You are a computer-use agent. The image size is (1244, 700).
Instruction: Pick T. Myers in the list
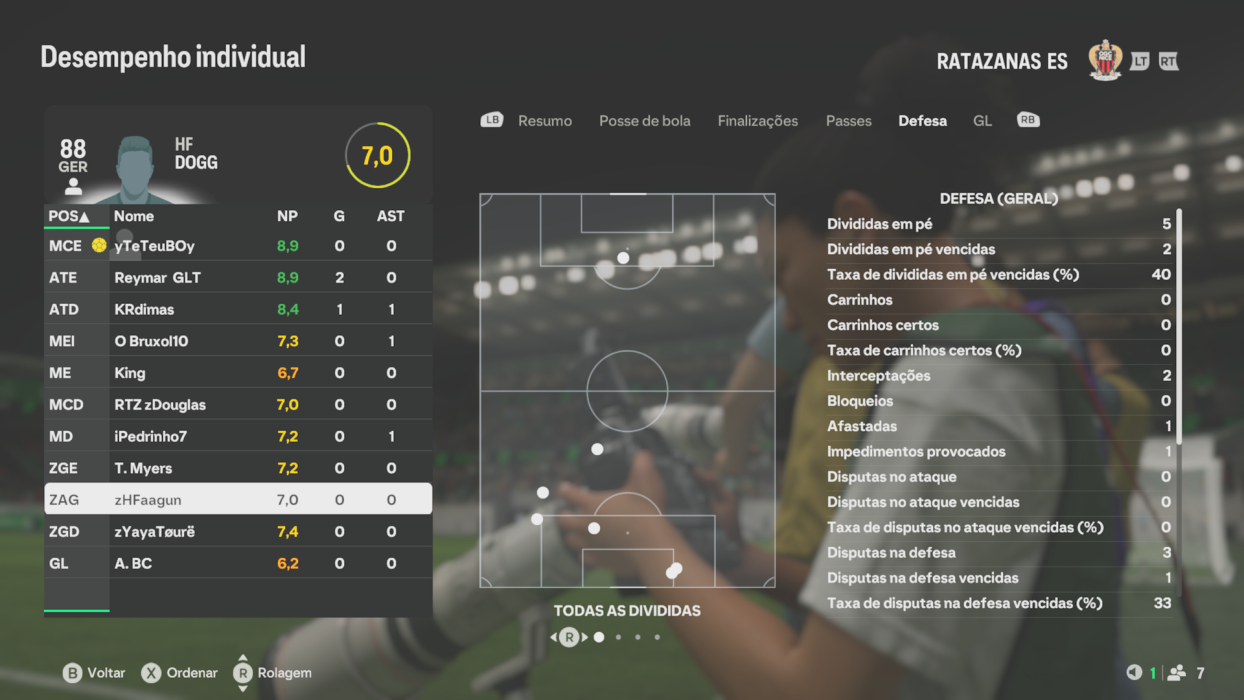click(x=238, y=469)
